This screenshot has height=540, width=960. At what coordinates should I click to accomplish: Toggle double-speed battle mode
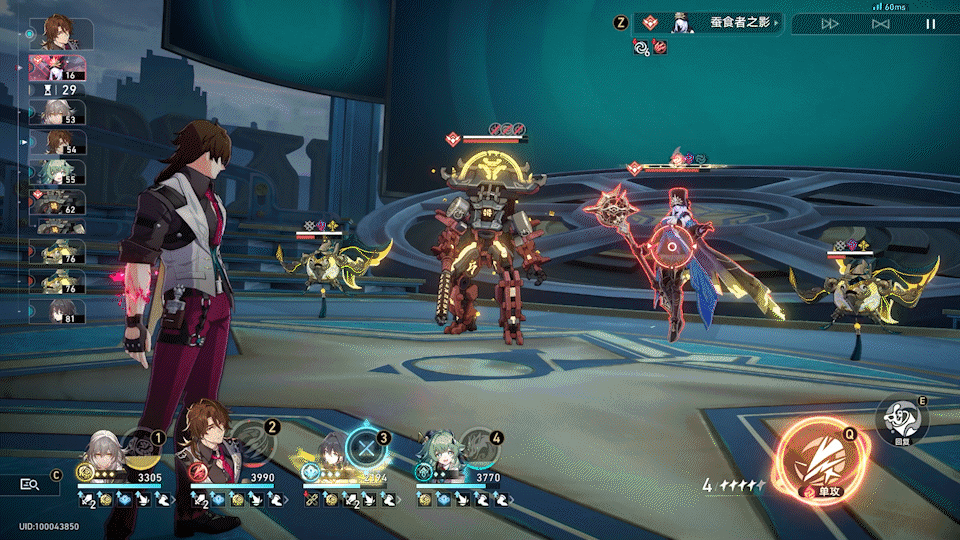click(830, 24)
